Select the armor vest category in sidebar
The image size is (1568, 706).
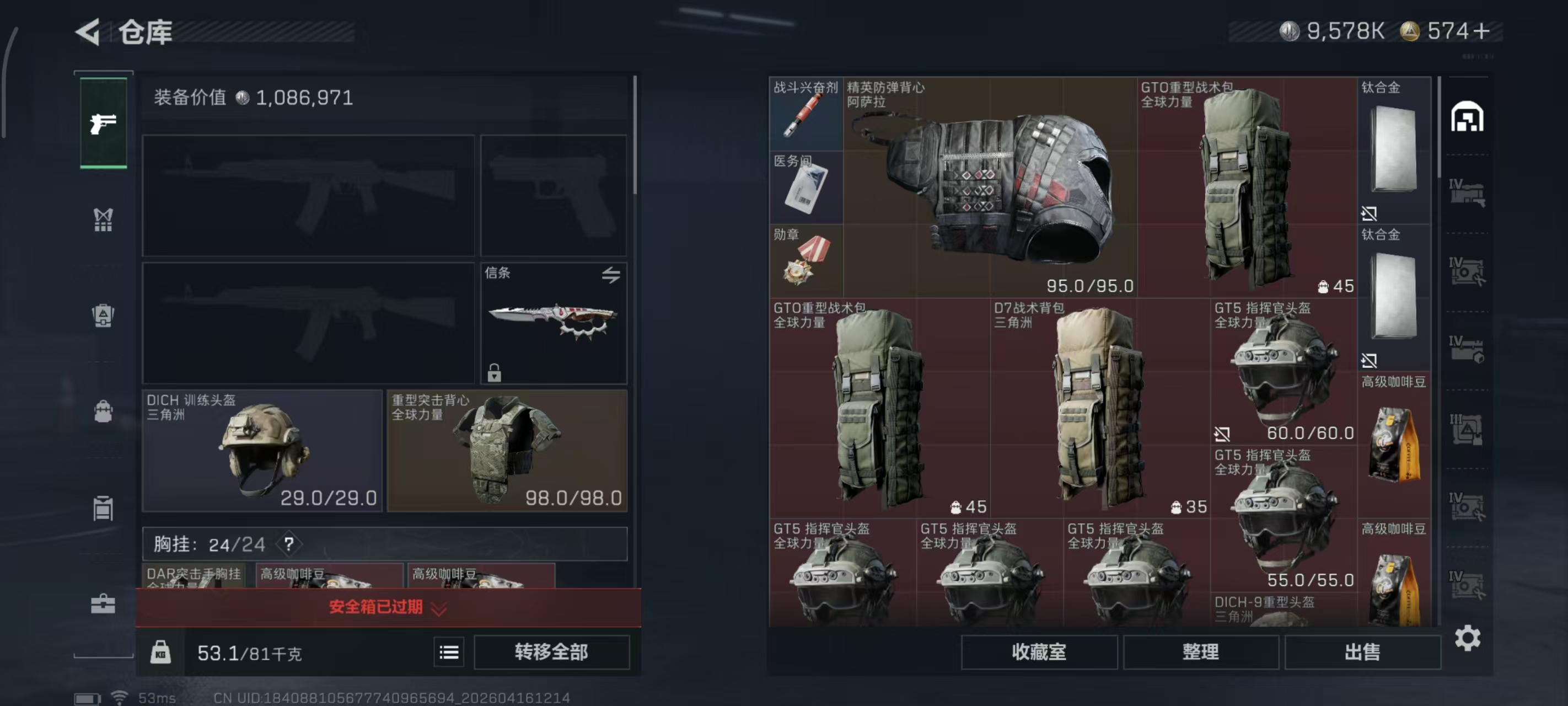coord(104,315)
